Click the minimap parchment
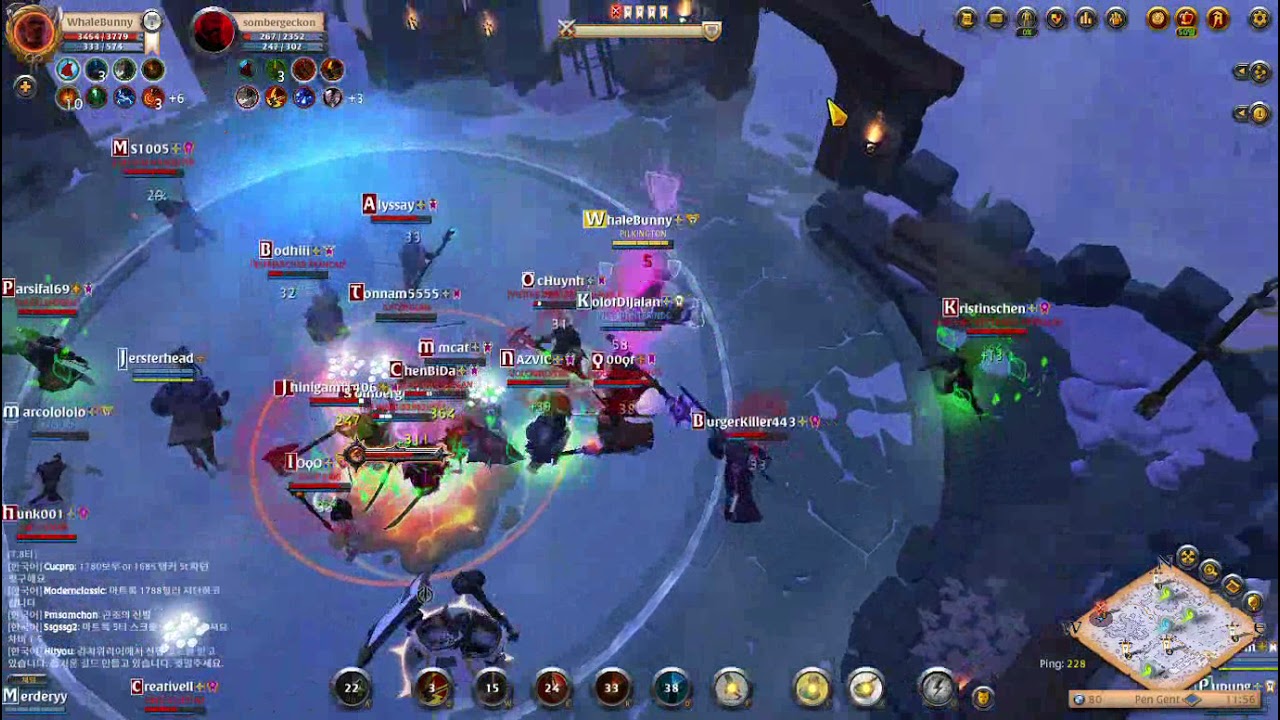 [x=1160, y=625]
